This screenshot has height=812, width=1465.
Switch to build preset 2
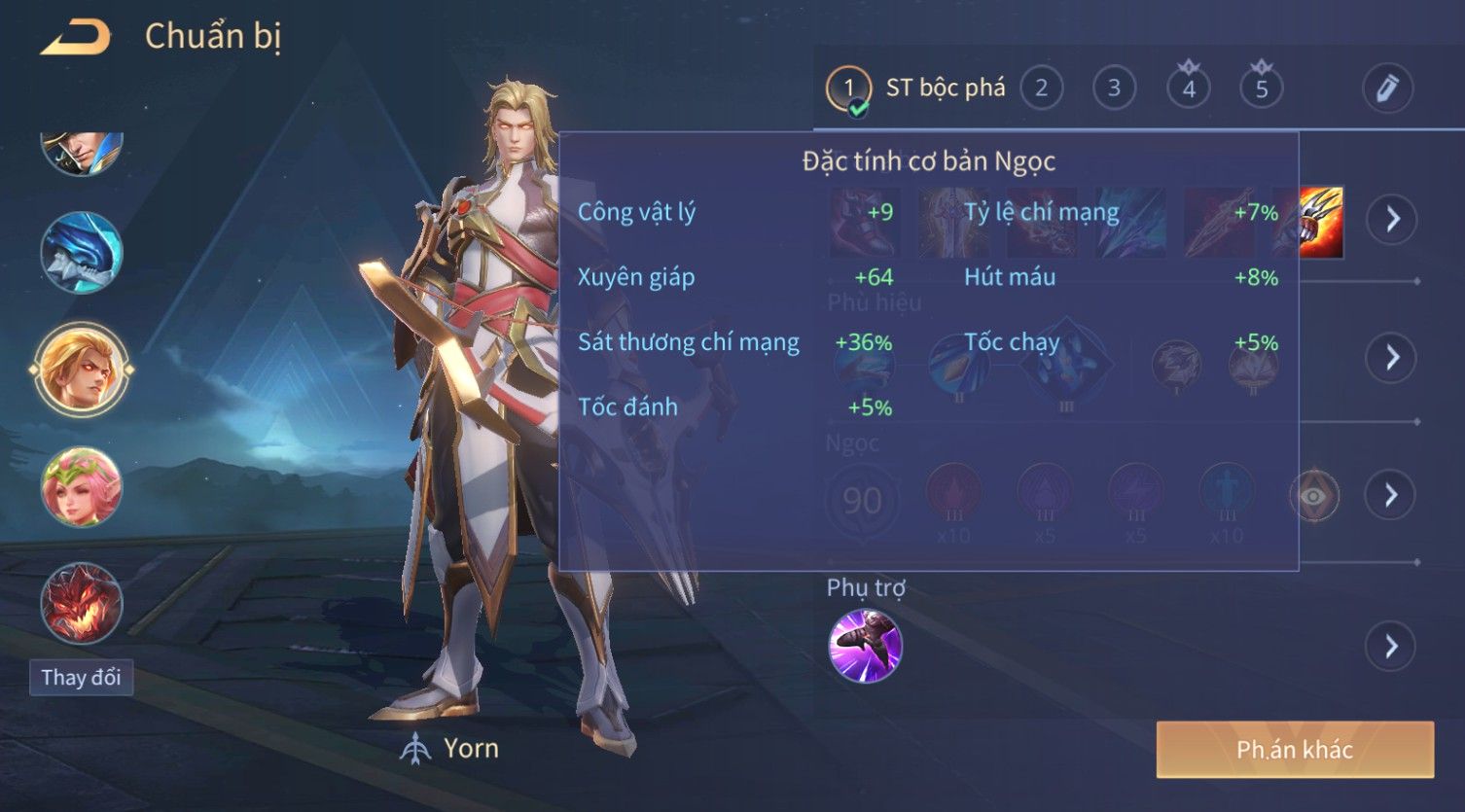1041,88
